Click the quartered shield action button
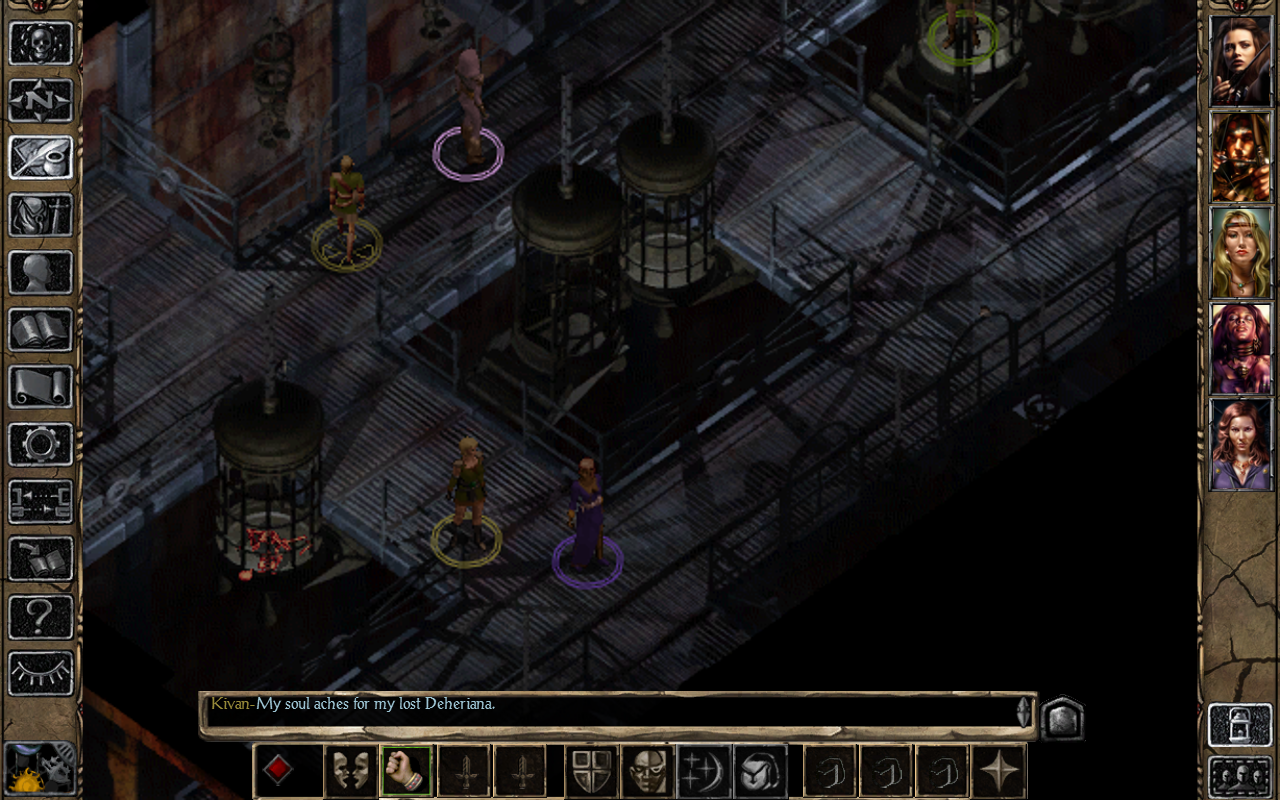 (591, 770)
